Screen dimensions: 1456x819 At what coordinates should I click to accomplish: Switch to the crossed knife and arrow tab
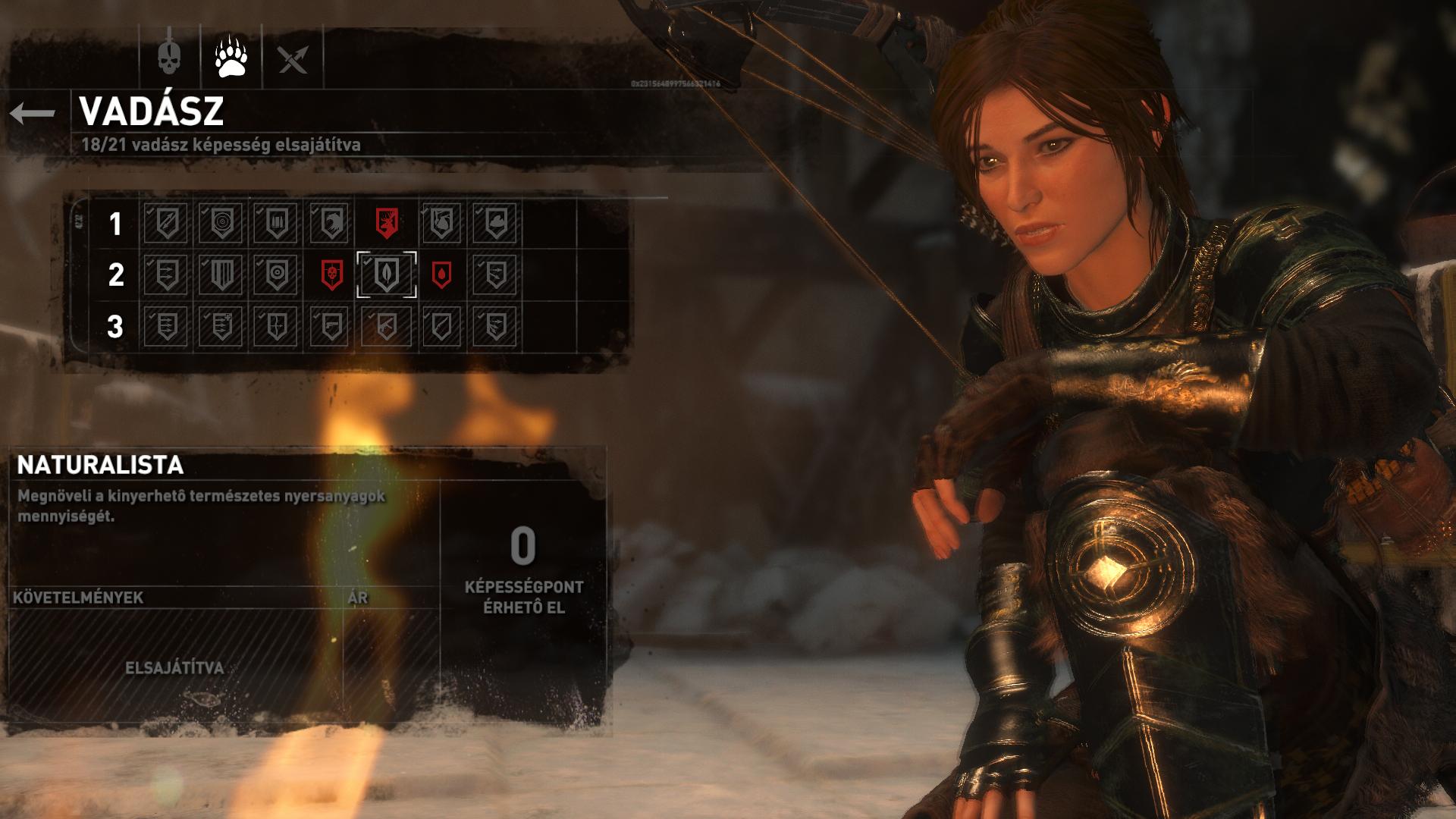pyautogui.click(x=293, y=58)
